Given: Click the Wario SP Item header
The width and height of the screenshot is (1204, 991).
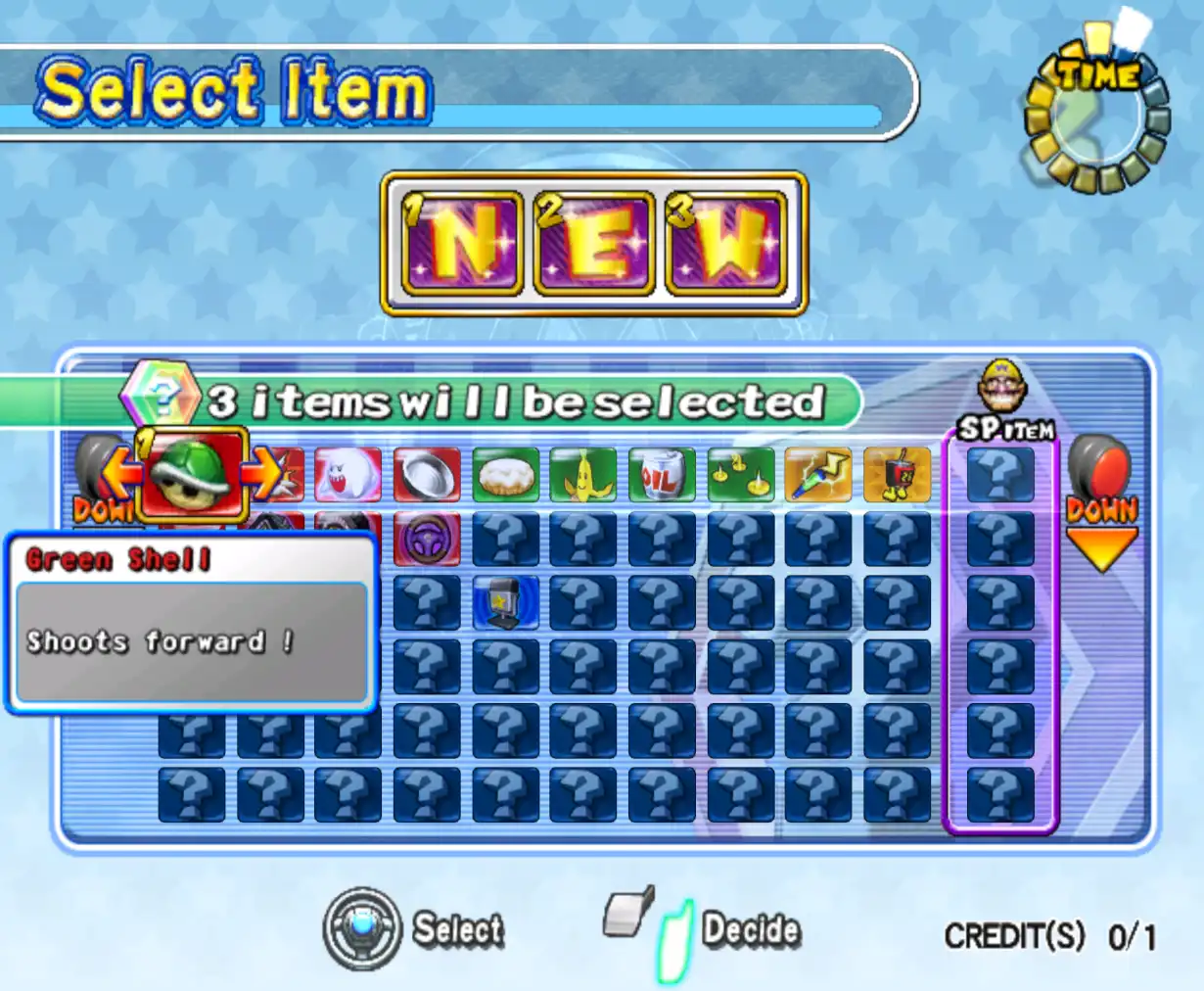Looking at the screenshot, I should pyautogui.click(x=1001, y=403).
